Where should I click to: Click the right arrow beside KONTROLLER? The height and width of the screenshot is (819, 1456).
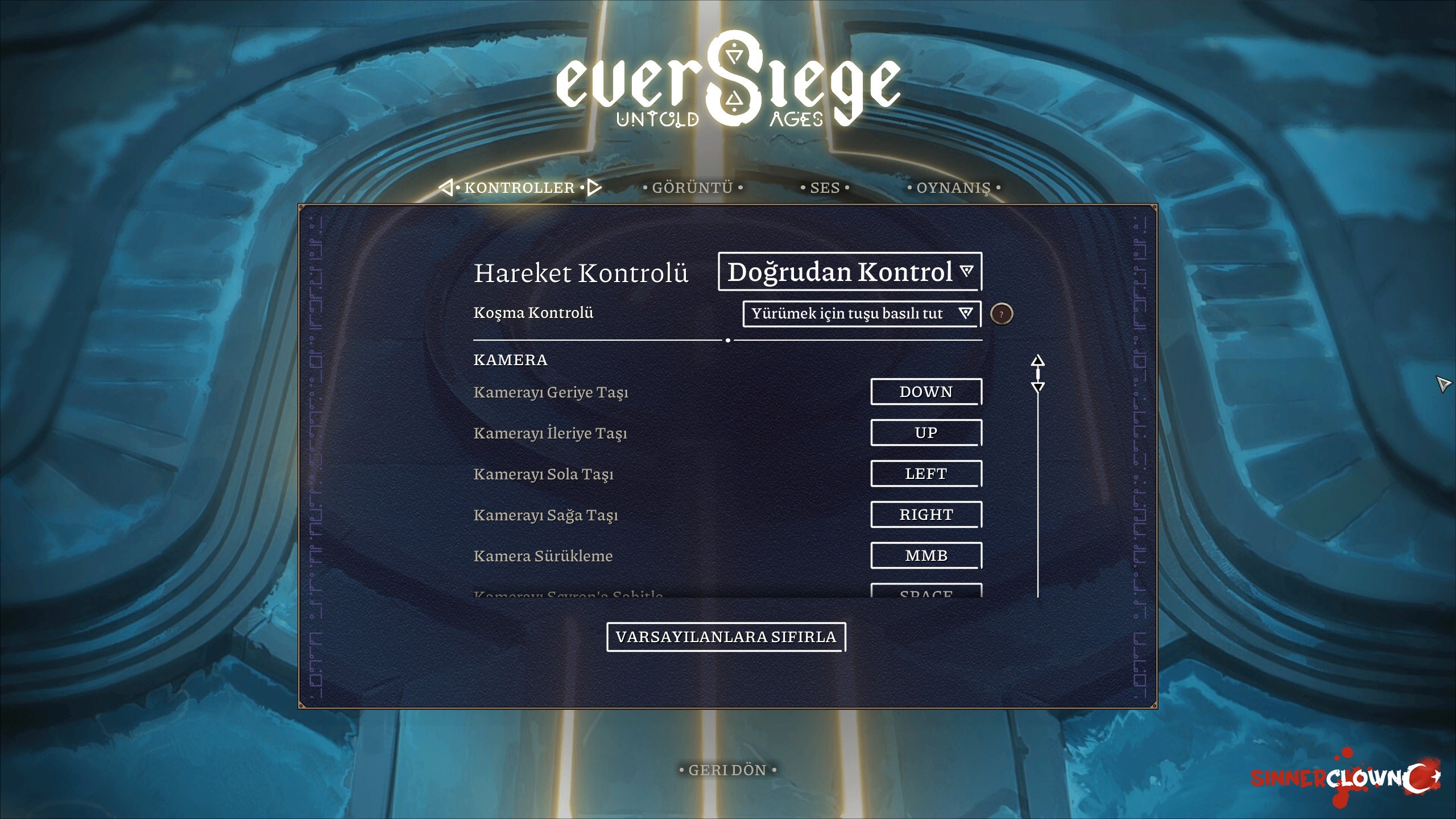[x=593, y=187]
